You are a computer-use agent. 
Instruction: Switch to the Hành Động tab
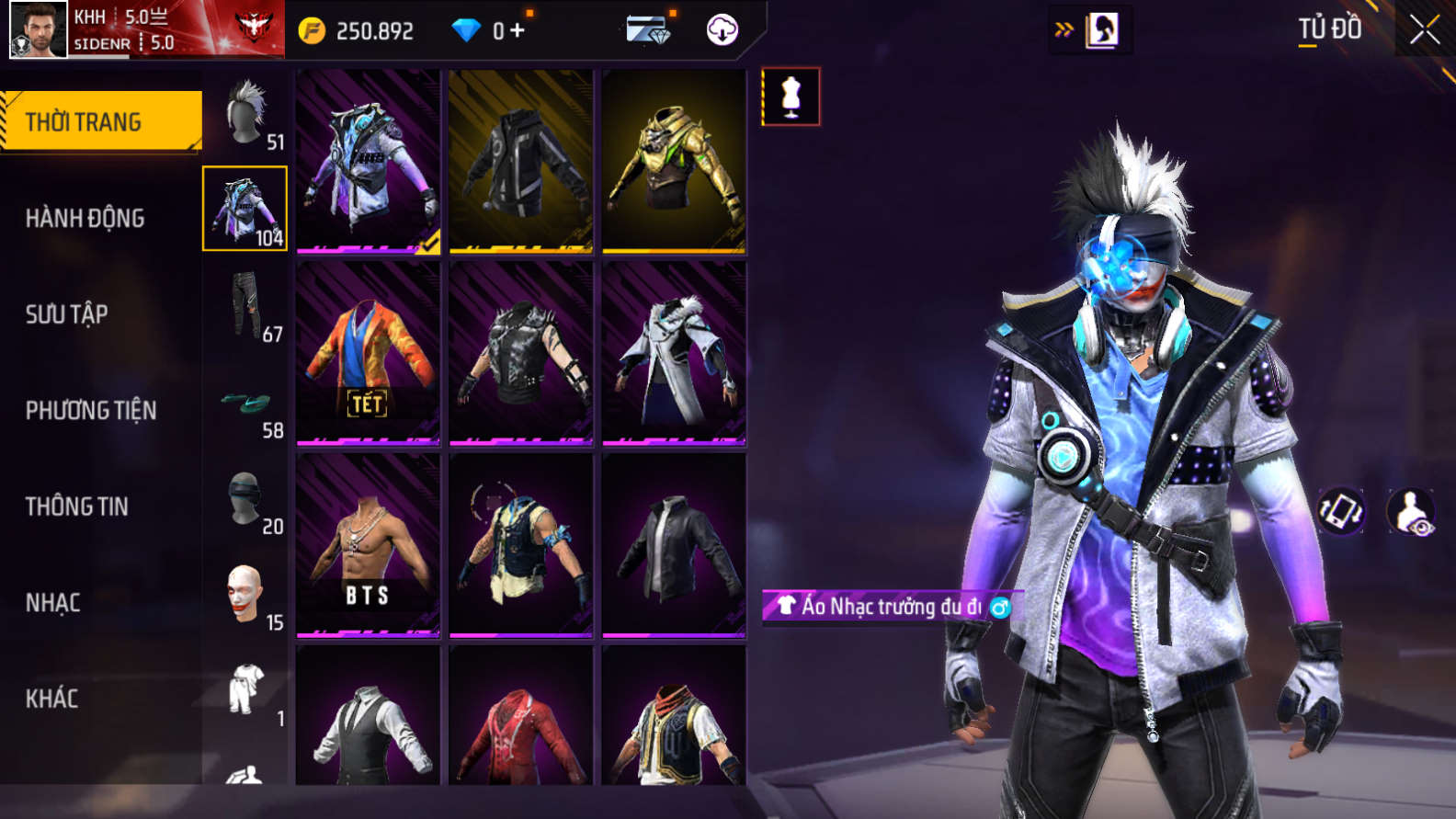point(85,218)
